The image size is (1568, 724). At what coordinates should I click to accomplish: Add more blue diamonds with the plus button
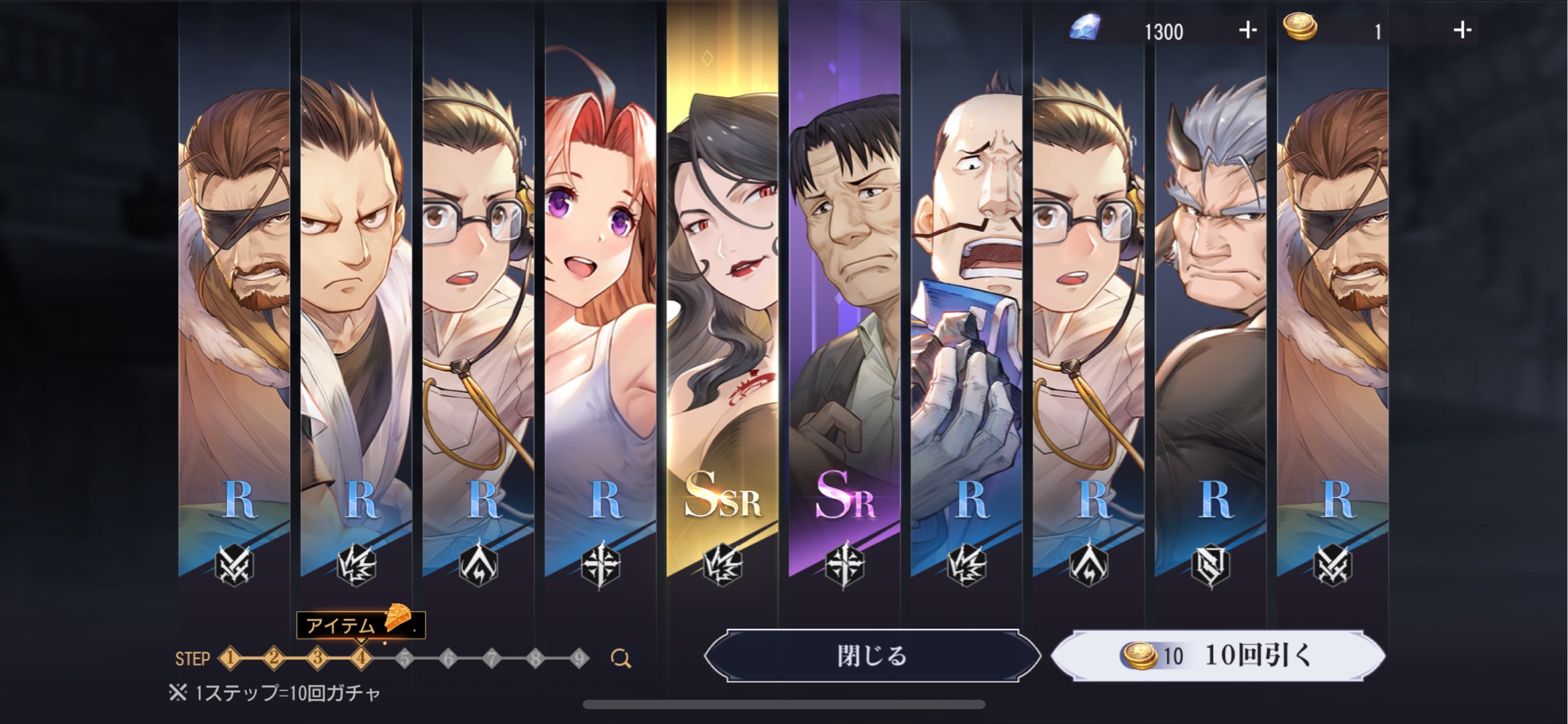pyautogui.click(x=1247, y=30)
